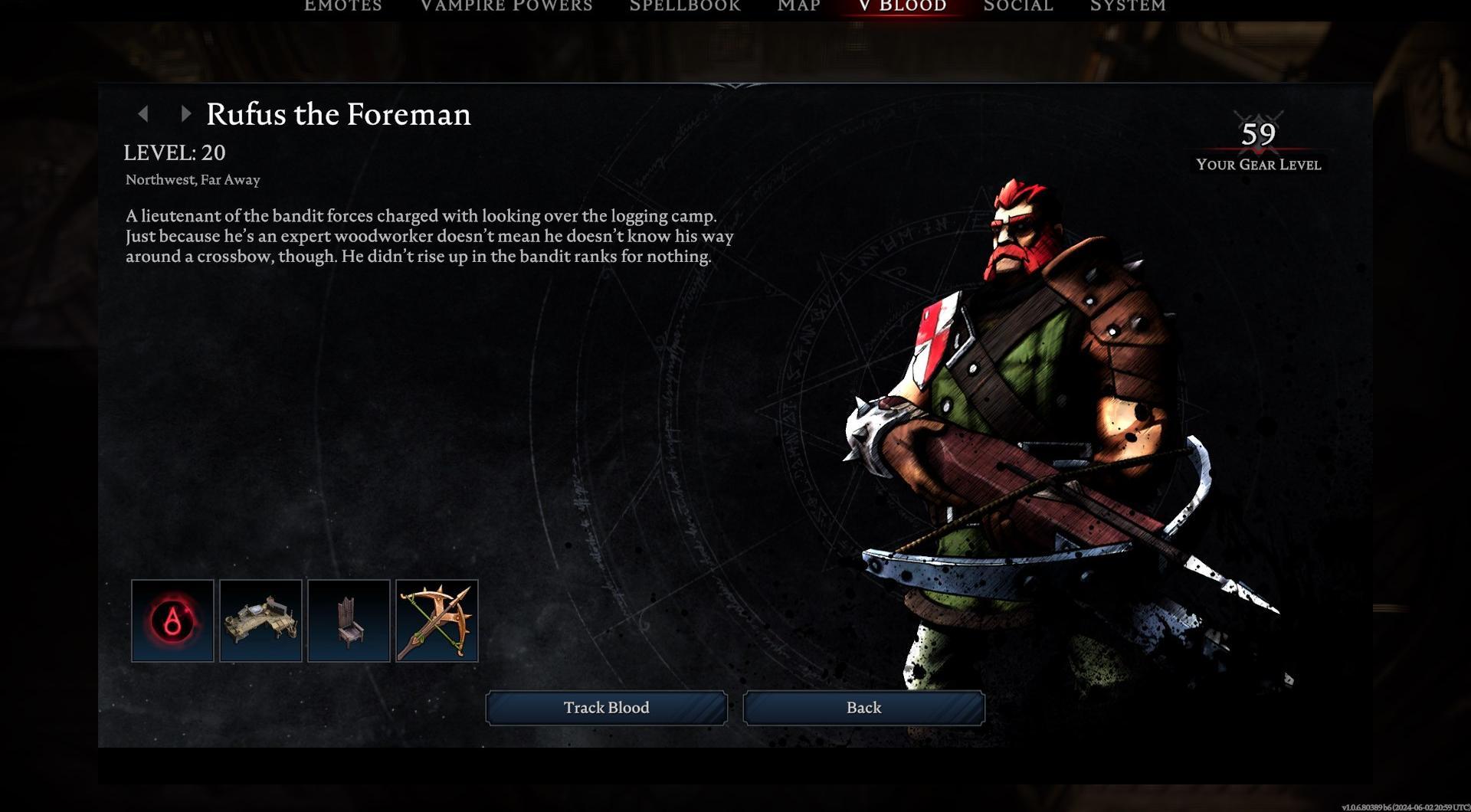Image resolution: width=1471 pixels, height=812 pixels.
Task: Click the Track Blood button
Action: (x=606, y=708)
